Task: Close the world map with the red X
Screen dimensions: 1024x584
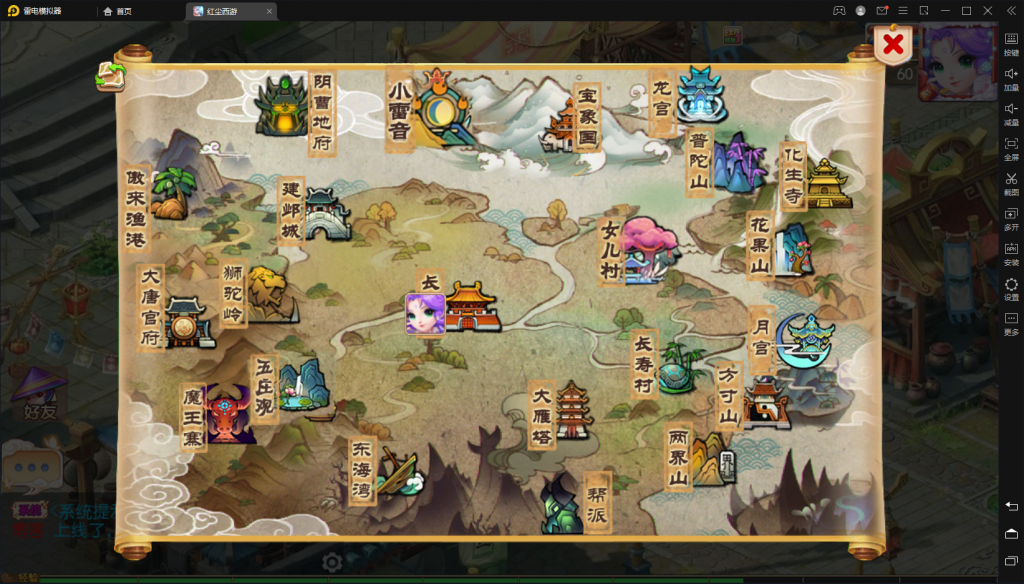Action: point(893,44)
